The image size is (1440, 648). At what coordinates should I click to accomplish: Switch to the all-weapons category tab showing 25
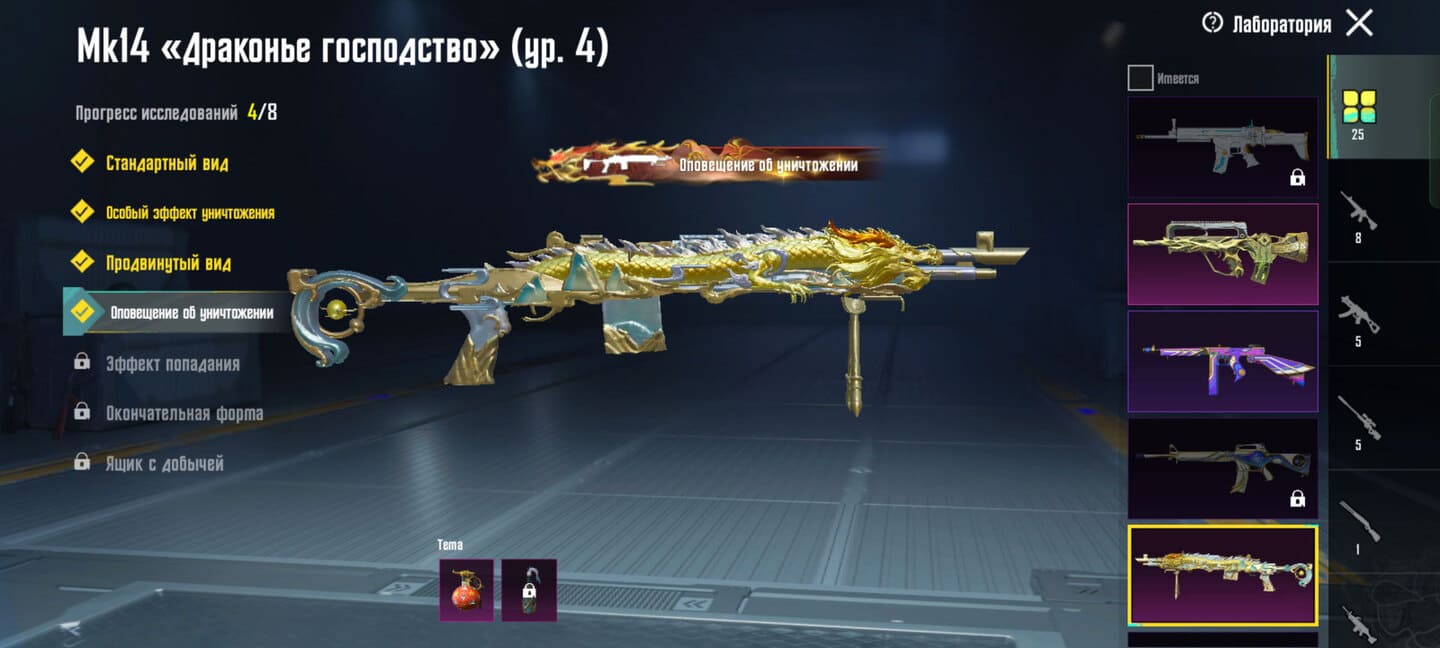pyautogui.click(x=1358, y=112)
